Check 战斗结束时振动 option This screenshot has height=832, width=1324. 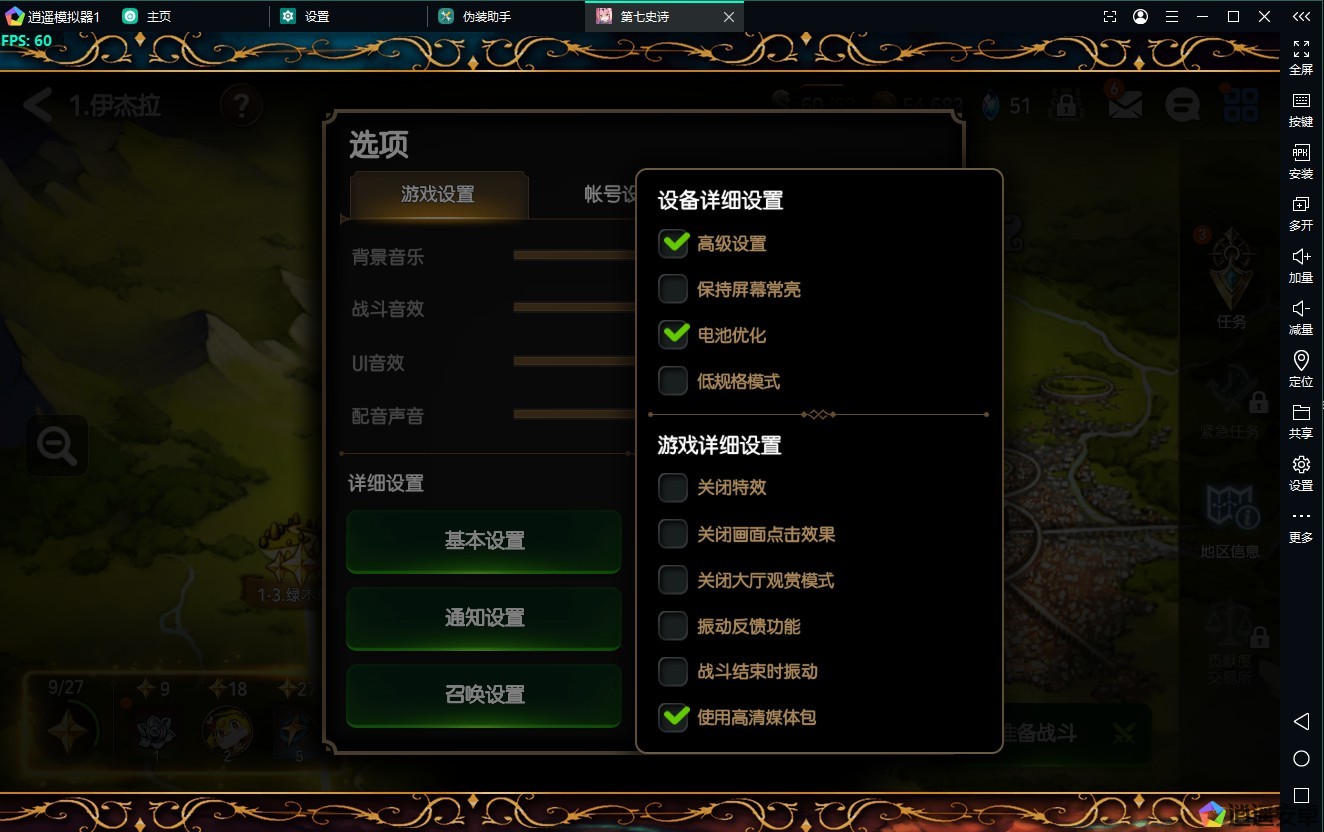pyautogui.click(x=673, y=671)
